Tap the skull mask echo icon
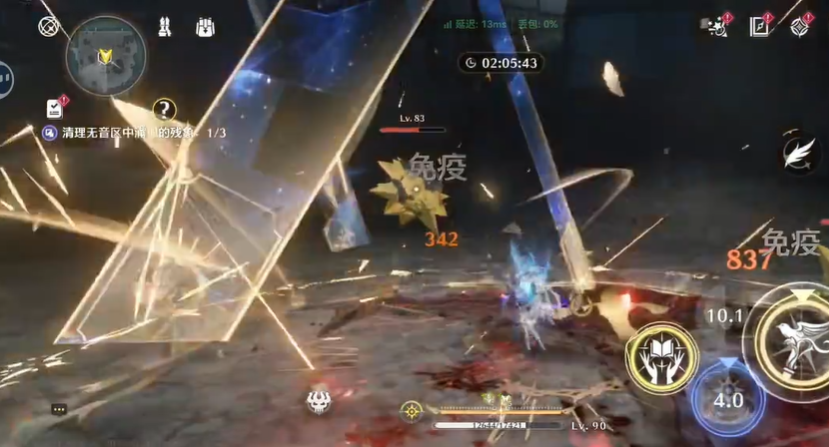Screen dimensions: 829x447 point(320,401)
